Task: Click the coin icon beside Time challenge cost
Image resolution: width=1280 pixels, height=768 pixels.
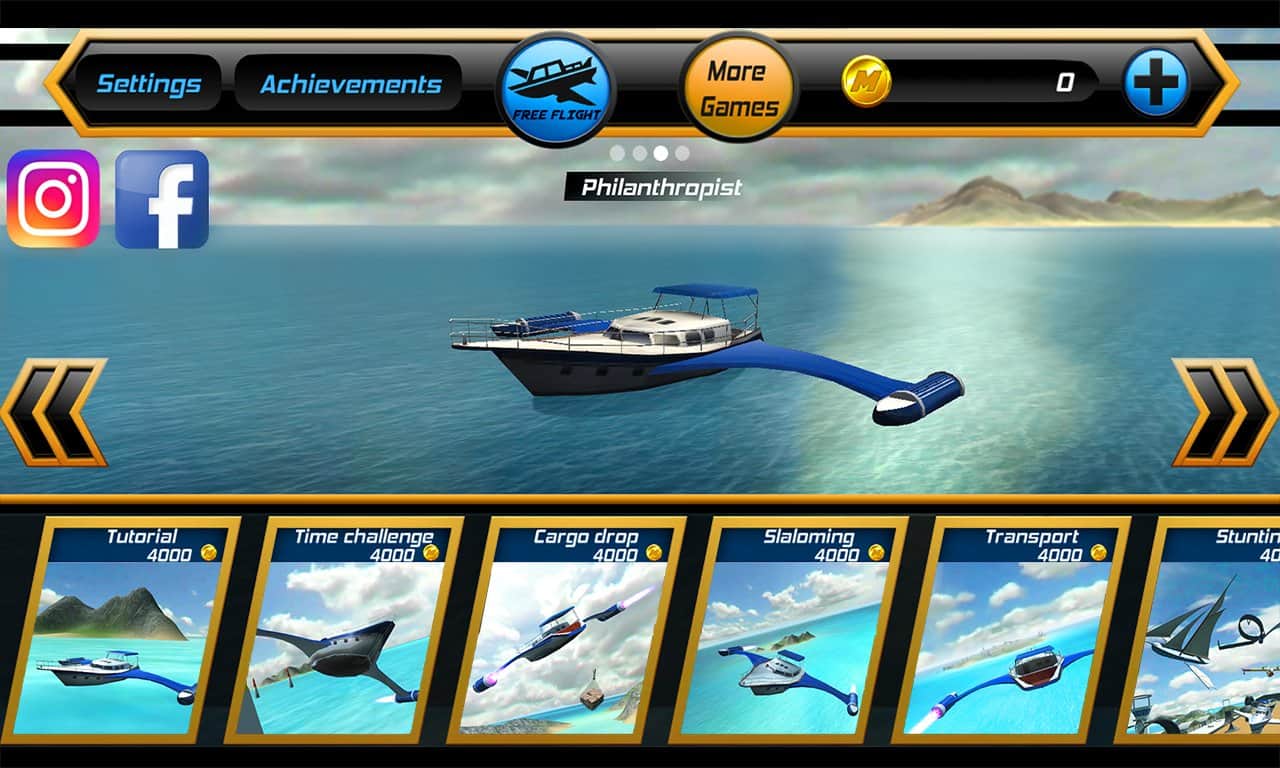Action: coord(430,551)
